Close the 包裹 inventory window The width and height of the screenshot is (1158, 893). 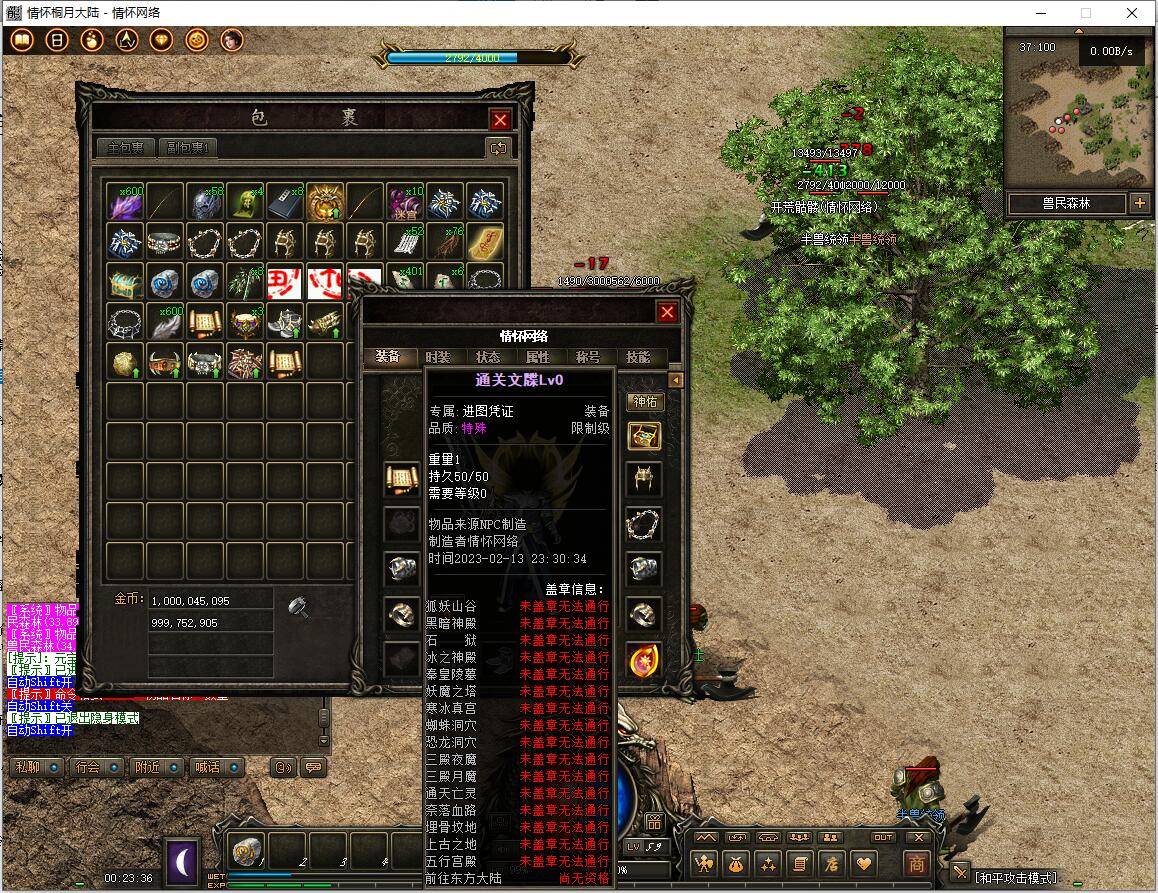click(x=501, y=120)
